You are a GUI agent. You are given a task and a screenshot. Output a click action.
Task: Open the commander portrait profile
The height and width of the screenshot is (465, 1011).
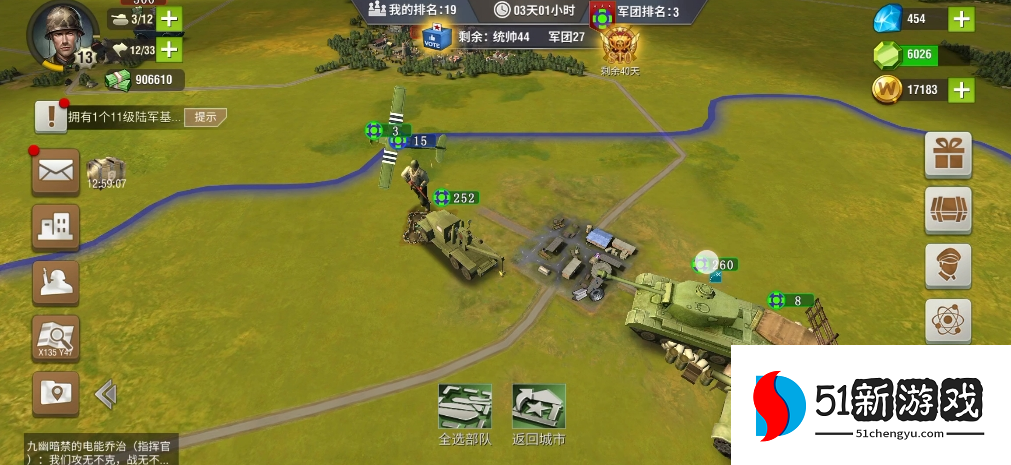63,31
